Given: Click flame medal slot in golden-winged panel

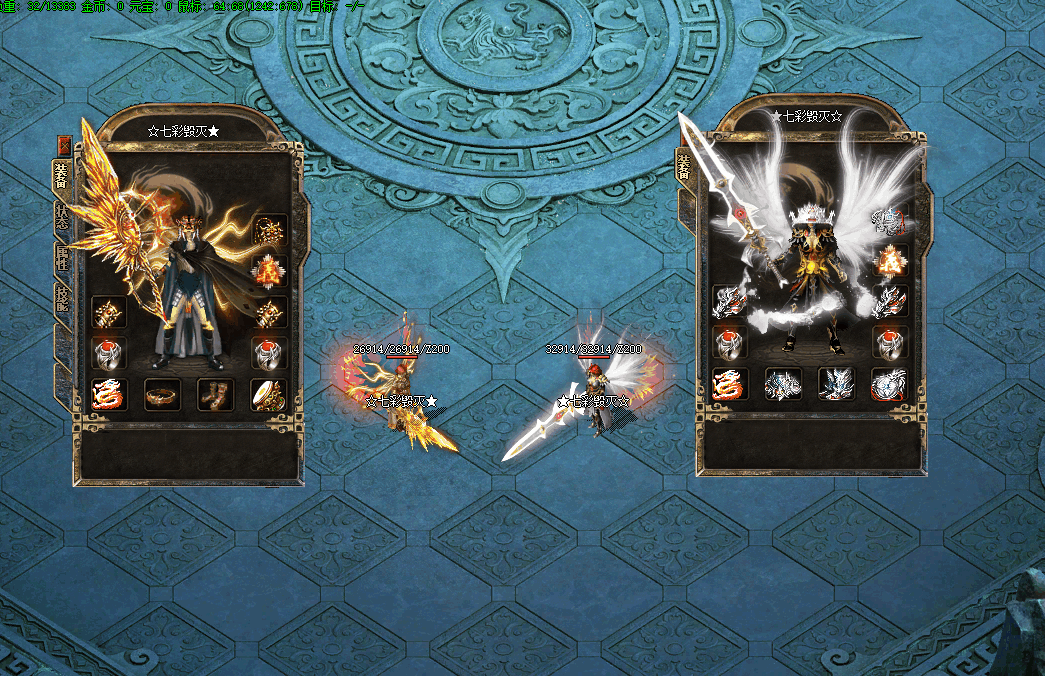Looking at the screenshot, I should coord(270,270).
